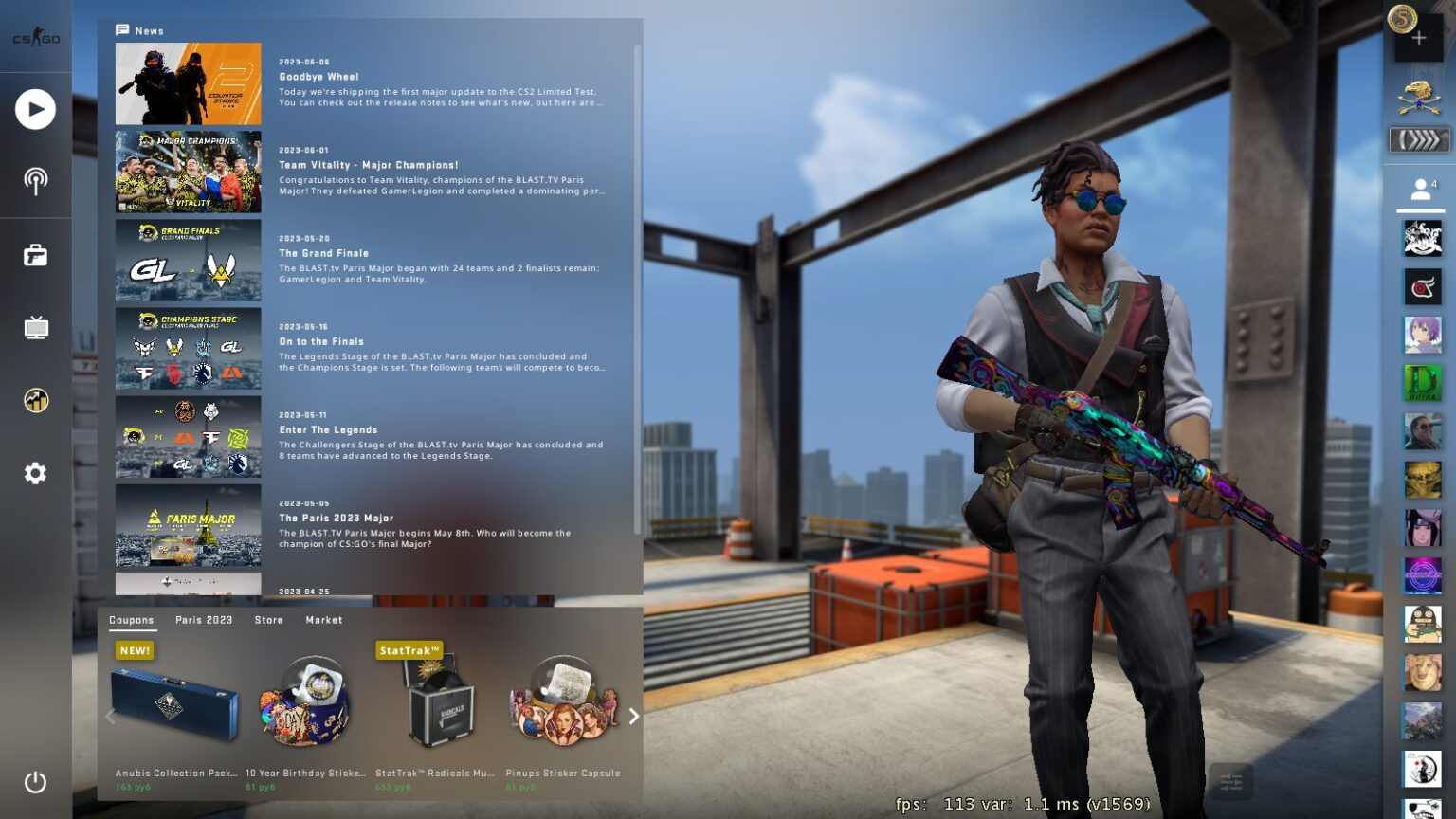Click the right arrow in the coupons carousel
The width and height of the screenshot is (1456, 819).
pyautogui.click(x=634, y=717)
